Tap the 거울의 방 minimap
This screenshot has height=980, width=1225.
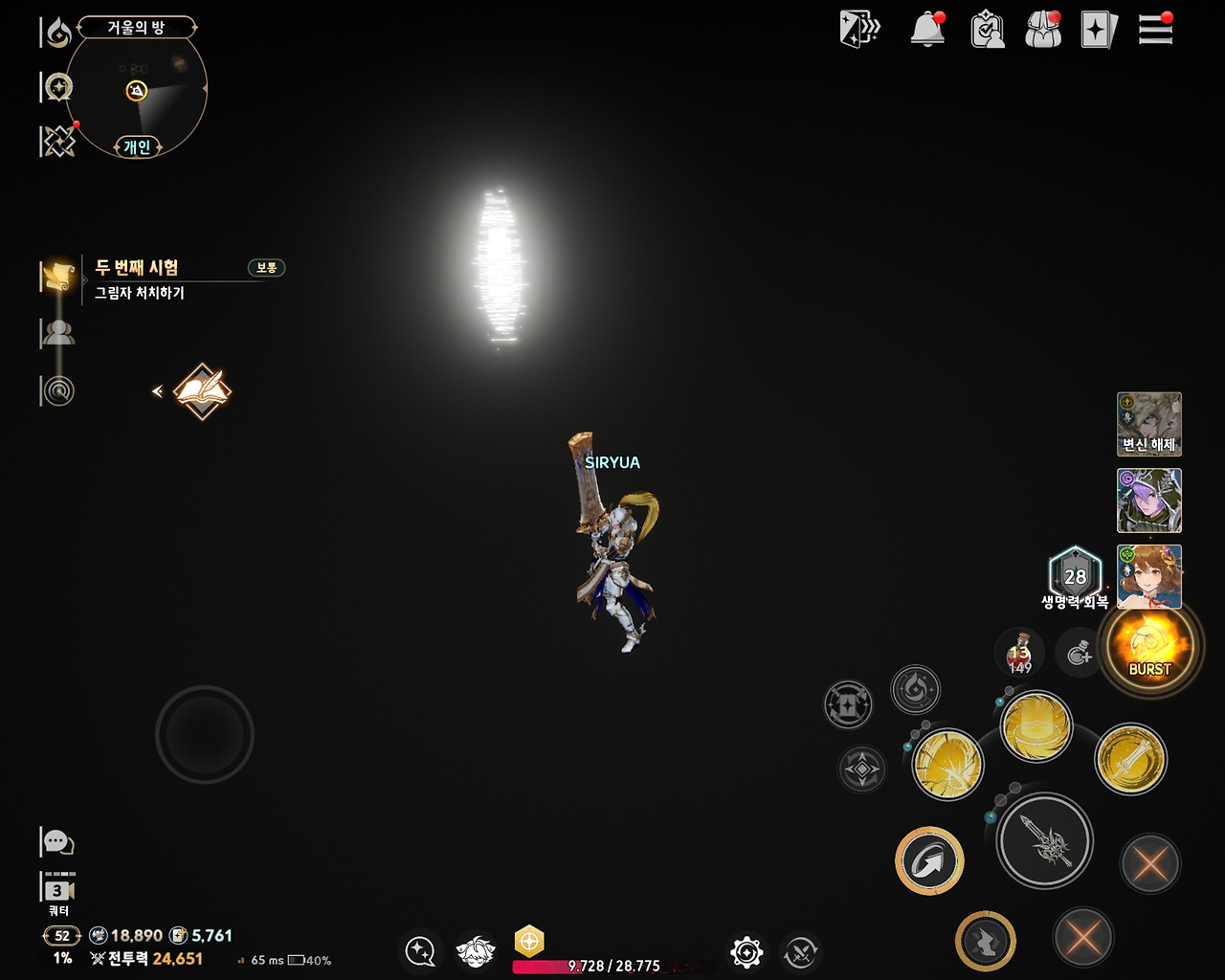point(137,91)
